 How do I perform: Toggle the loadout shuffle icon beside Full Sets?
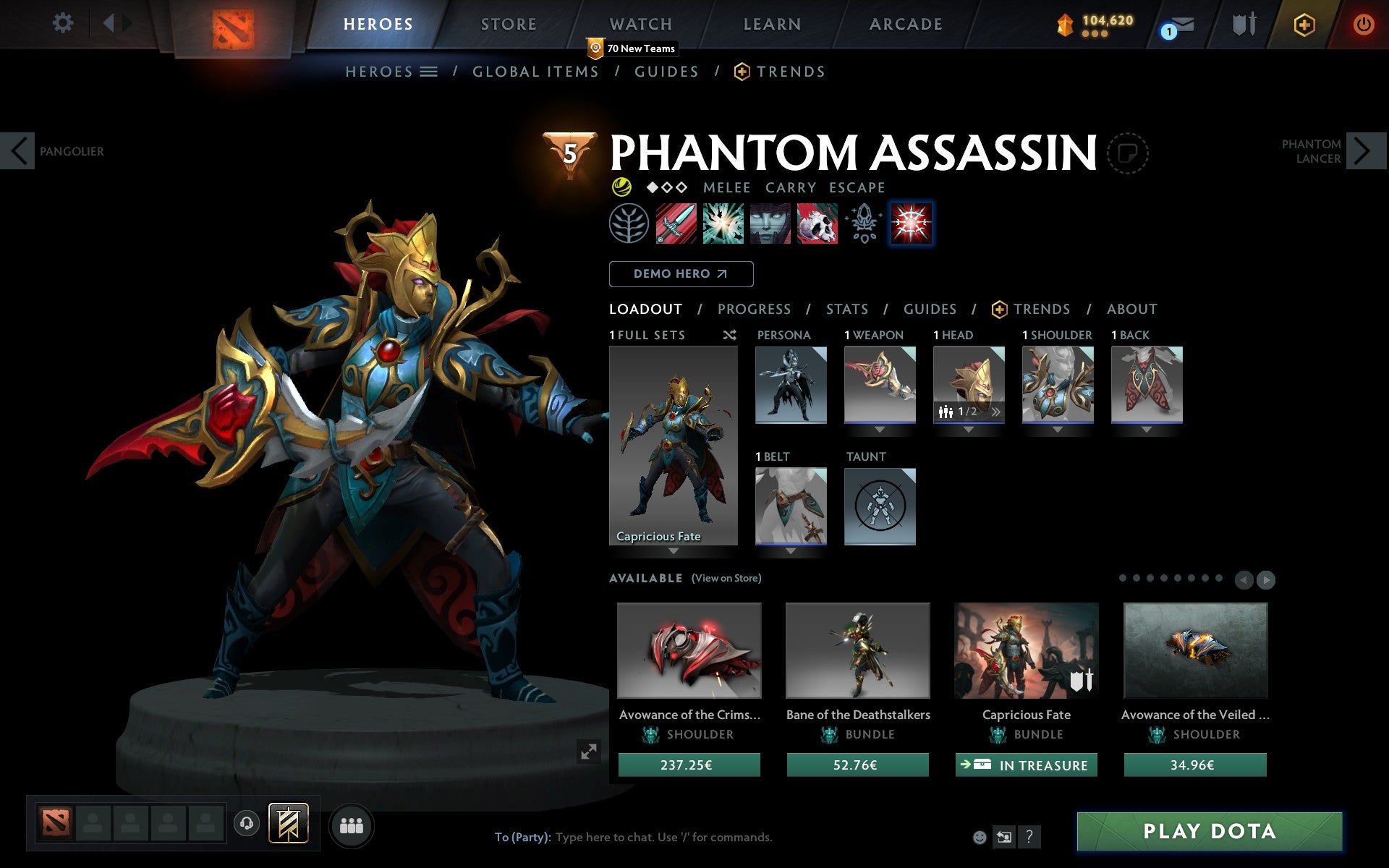pyautogui.click(x=729, y=335)
